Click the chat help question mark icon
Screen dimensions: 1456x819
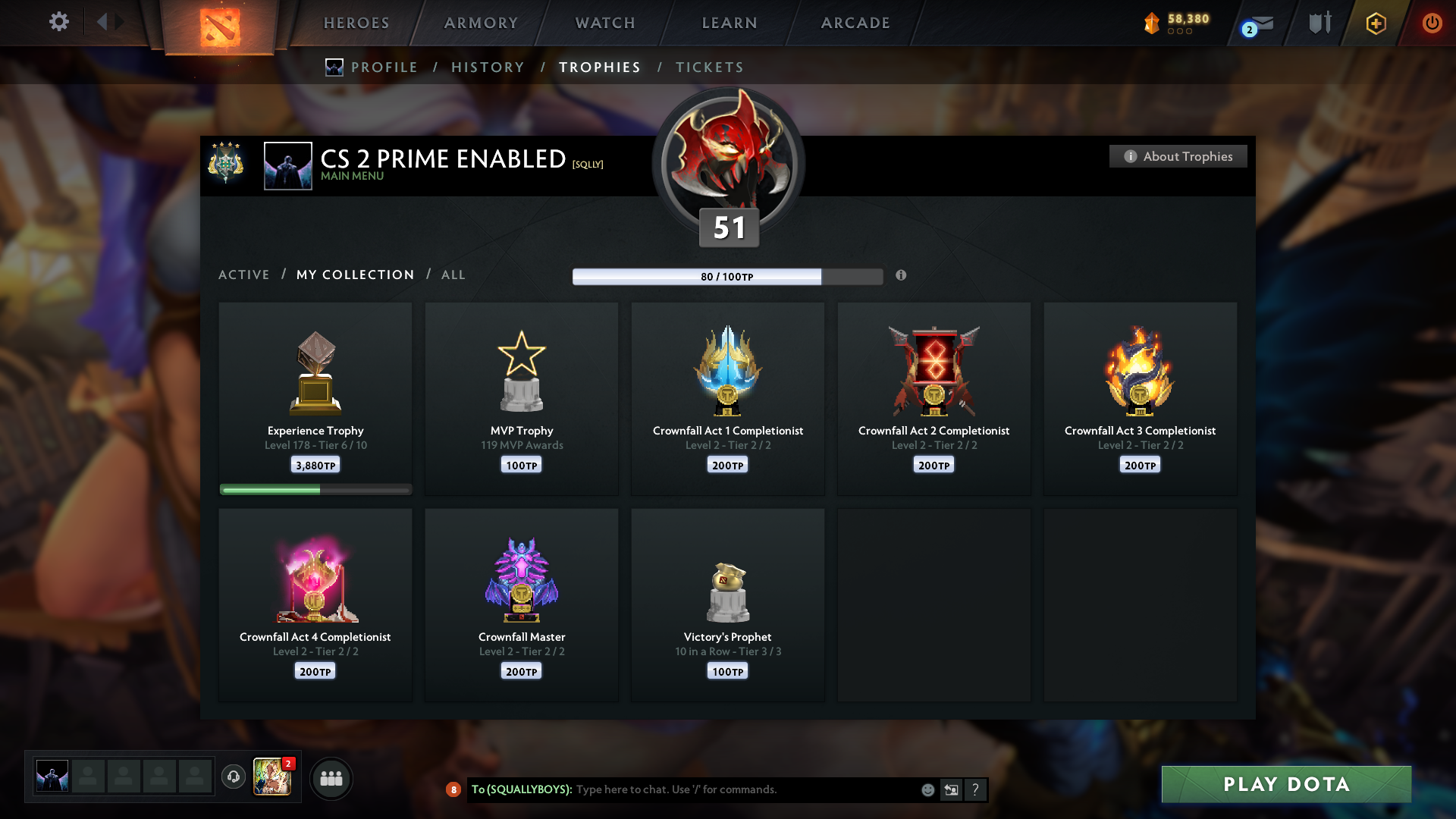976,789
